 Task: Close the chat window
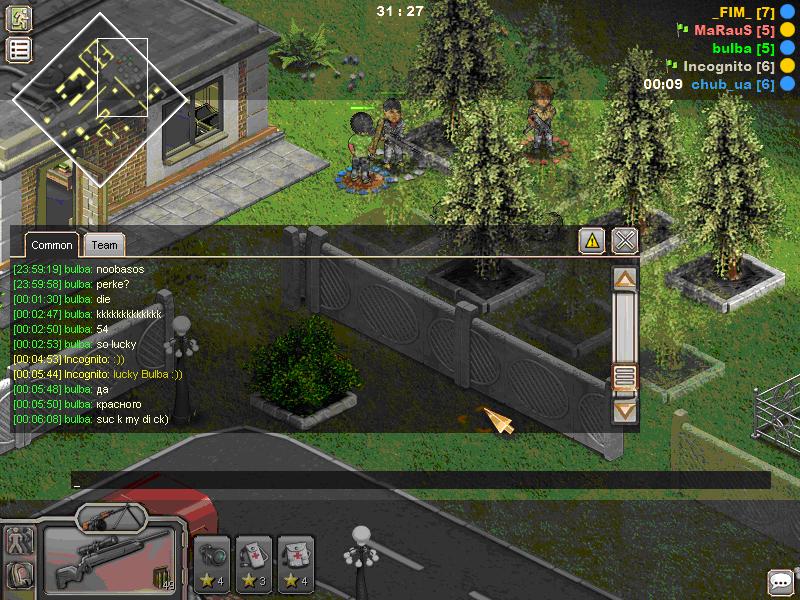[x=625, y=240]
